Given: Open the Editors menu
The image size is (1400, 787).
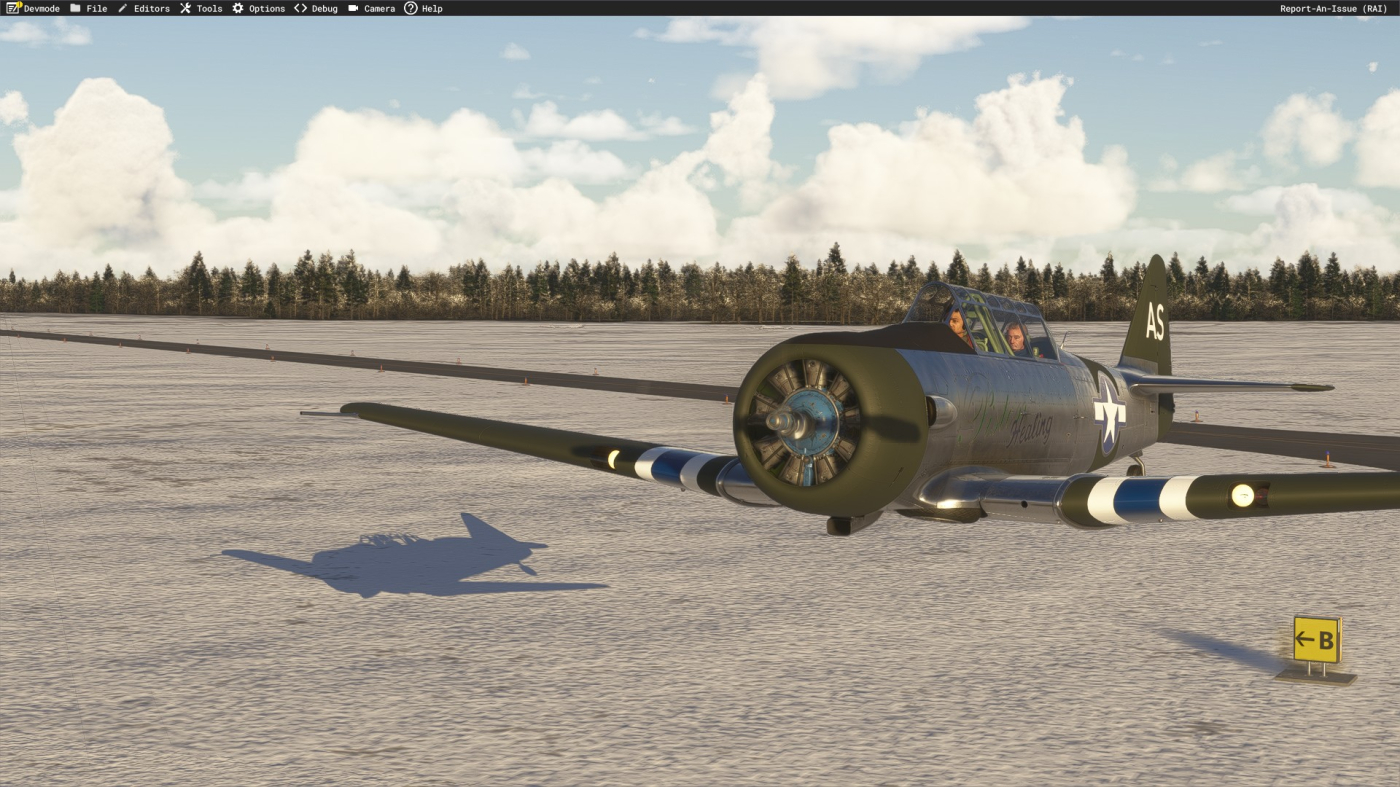Looking at the screenshot, I should (x=144, y=8).
